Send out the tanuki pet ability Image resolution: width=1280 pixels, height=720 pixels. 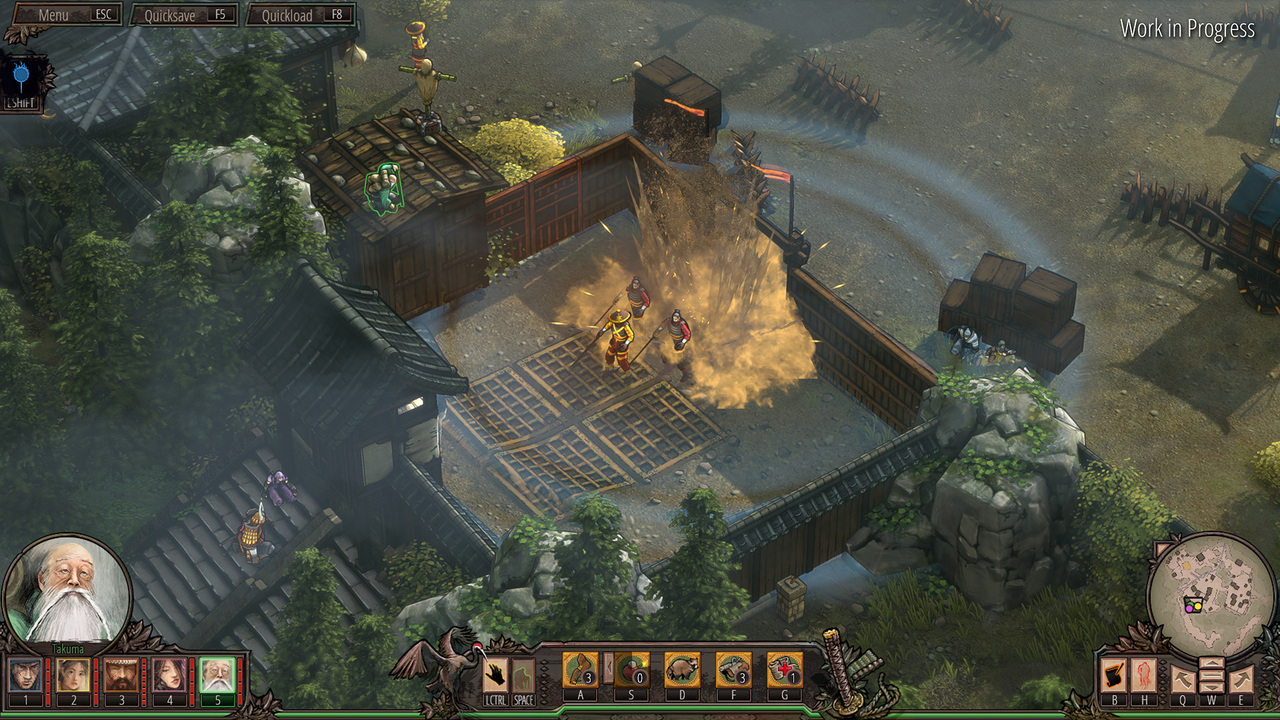click(x=682, y=670)
